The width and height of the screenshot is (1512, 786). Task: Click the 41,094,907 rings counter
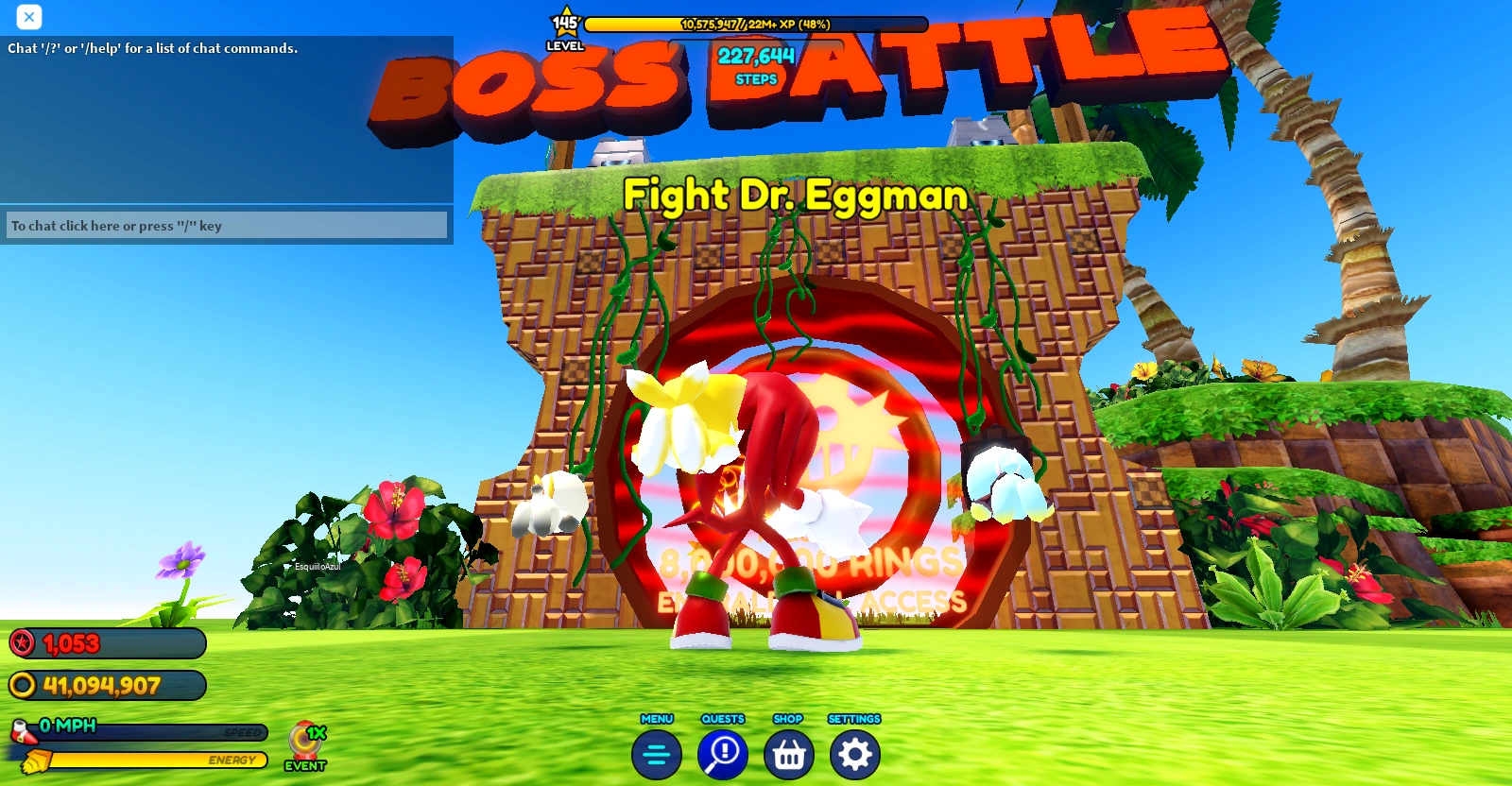click(x=104, y=686)
